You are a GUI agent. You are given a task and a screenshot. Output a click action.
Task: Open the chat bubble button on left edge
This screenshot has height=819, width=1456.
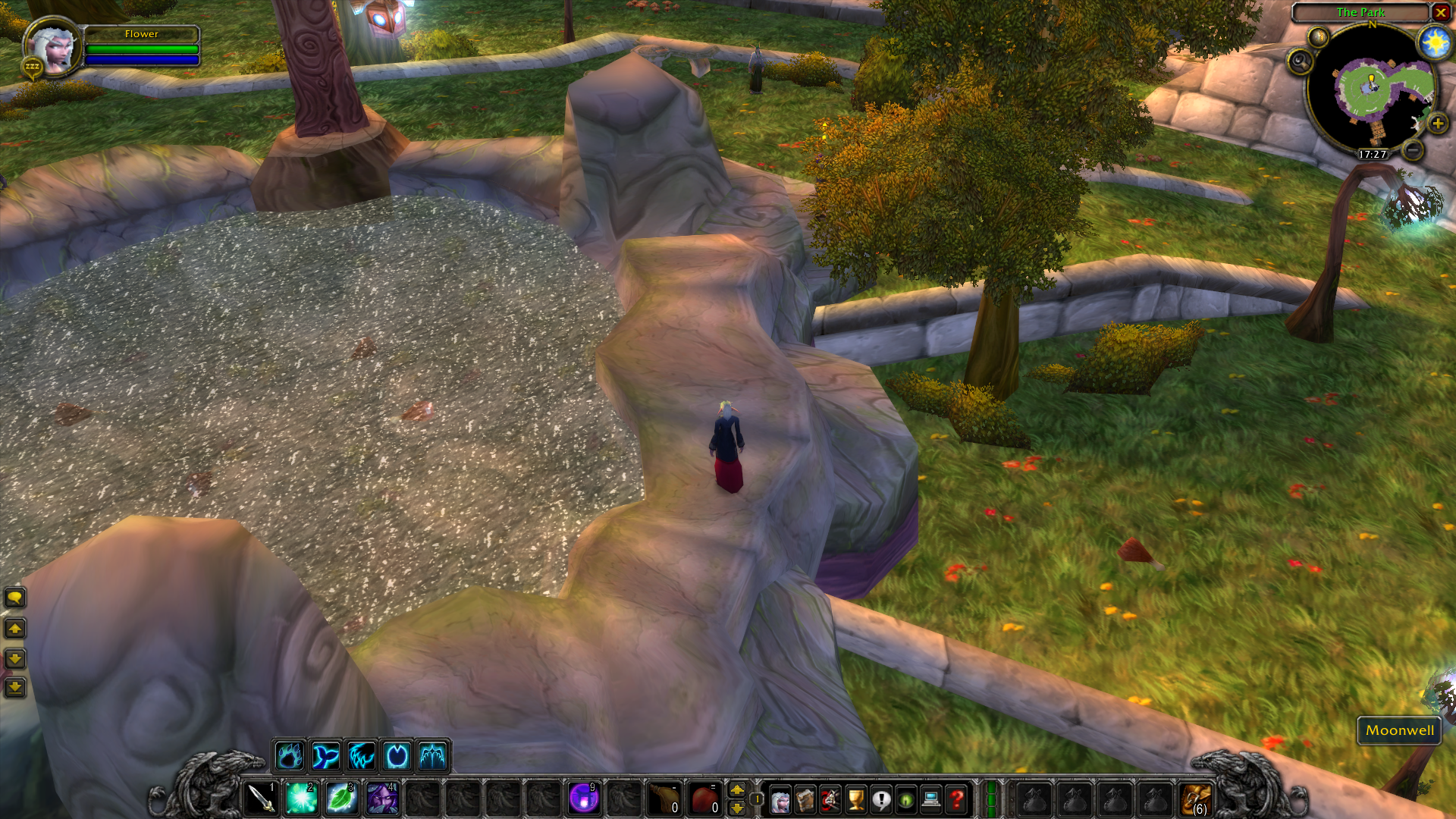coord(14,598)
